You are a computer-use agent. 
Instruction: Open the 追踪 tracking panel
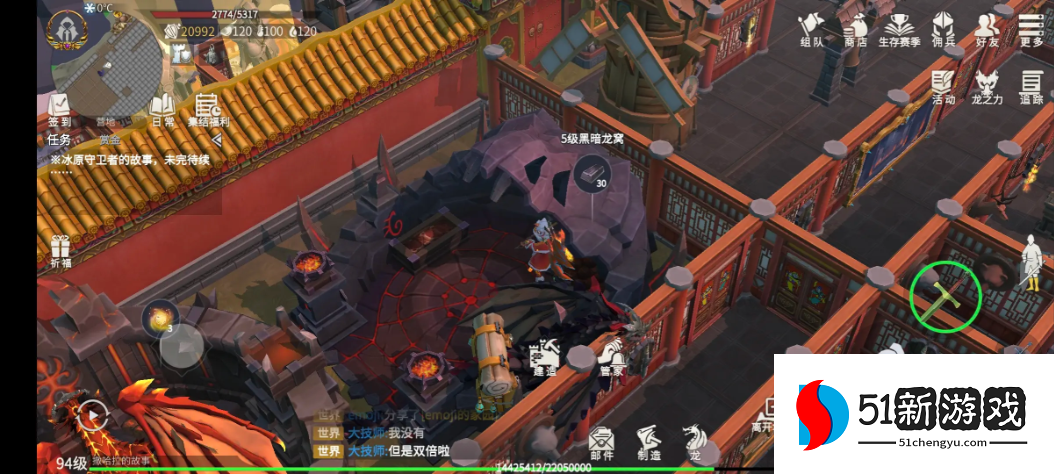(x=1031, y=86)
